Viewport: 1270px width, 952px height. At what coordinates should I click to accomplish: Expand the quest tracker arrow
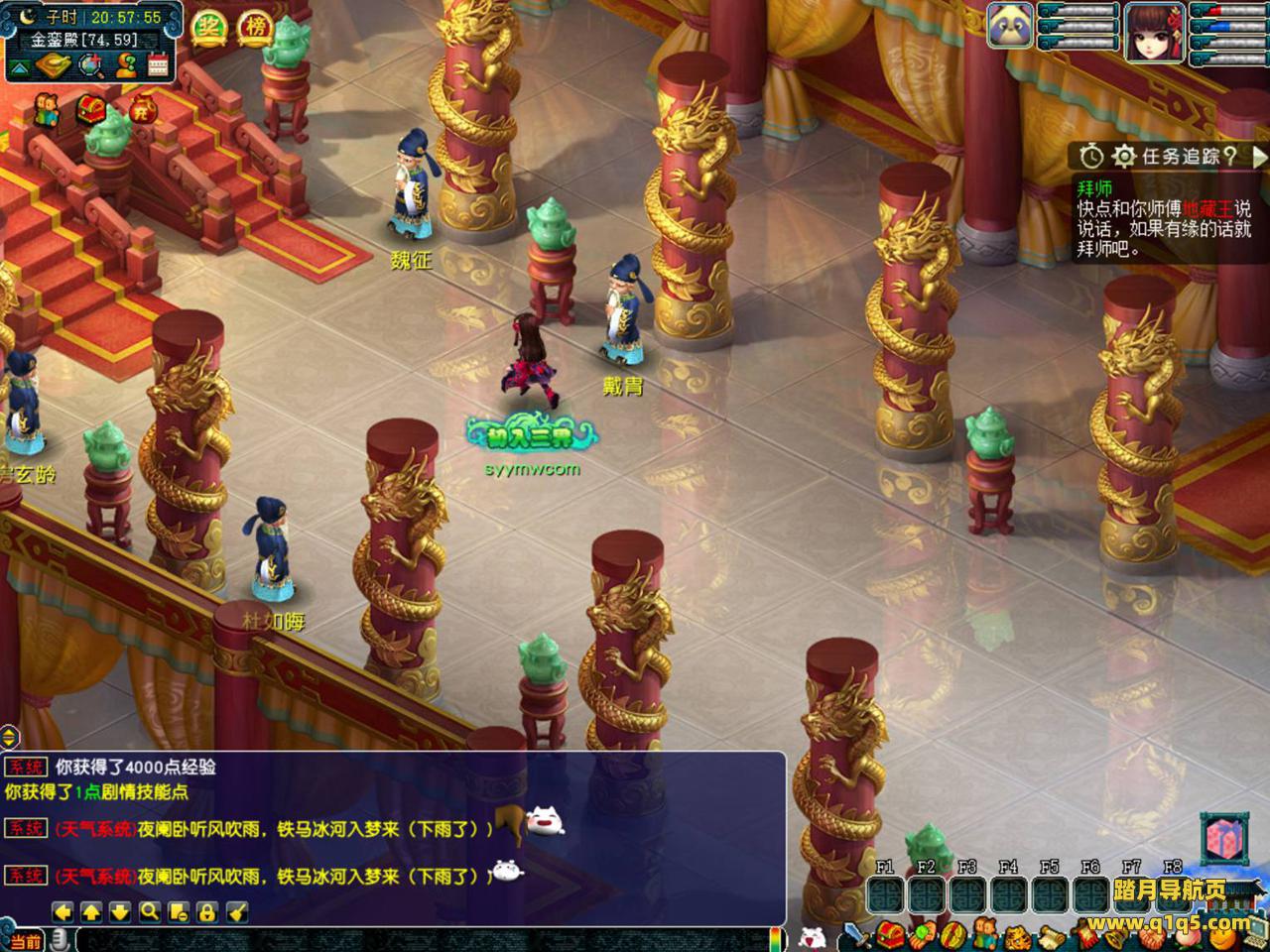[1259, 157]
